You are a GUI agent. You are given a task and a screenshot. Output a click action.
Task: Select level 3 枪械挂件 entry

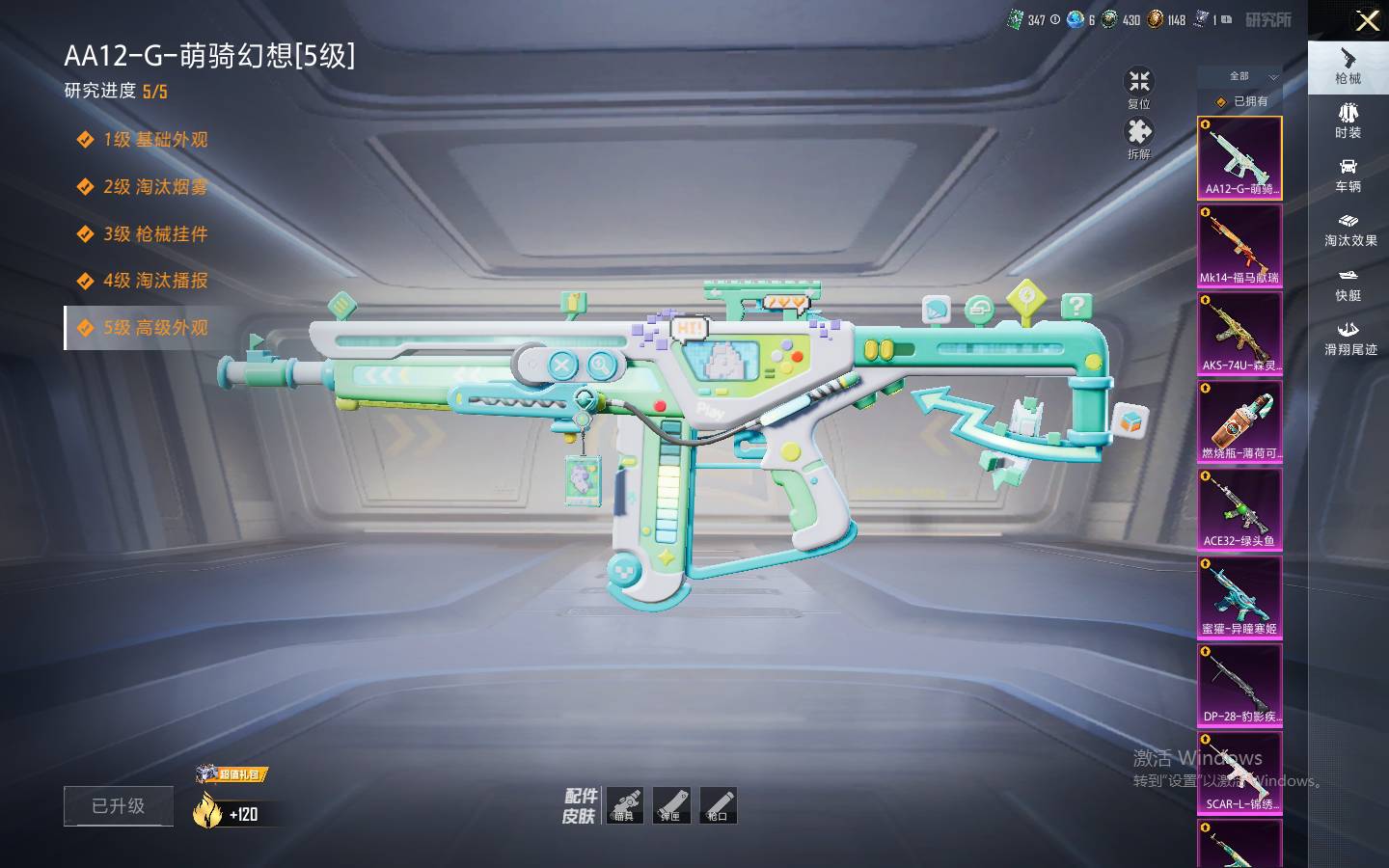(x=154, y=234)
